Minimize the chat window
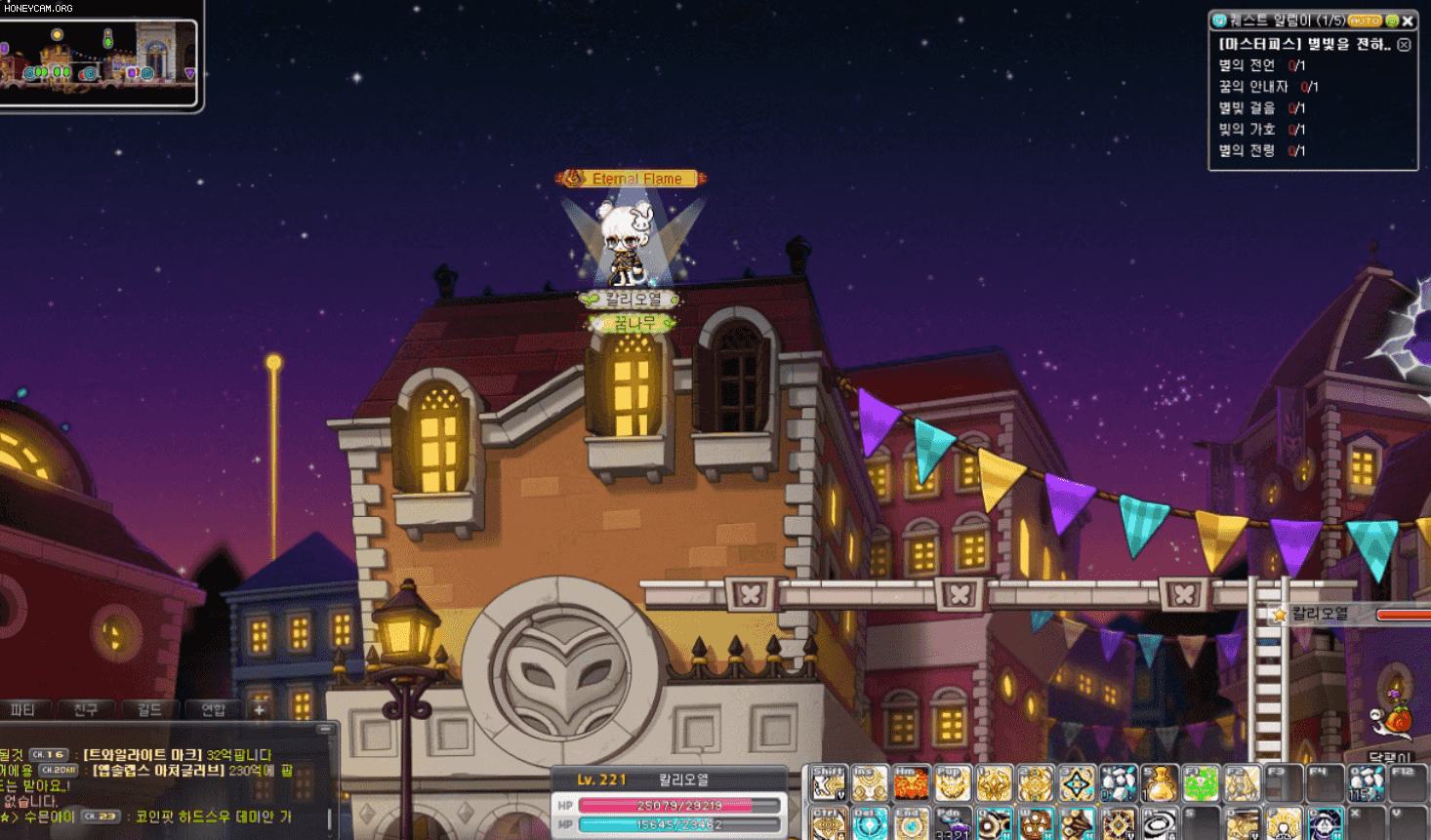 coord(326,729)
